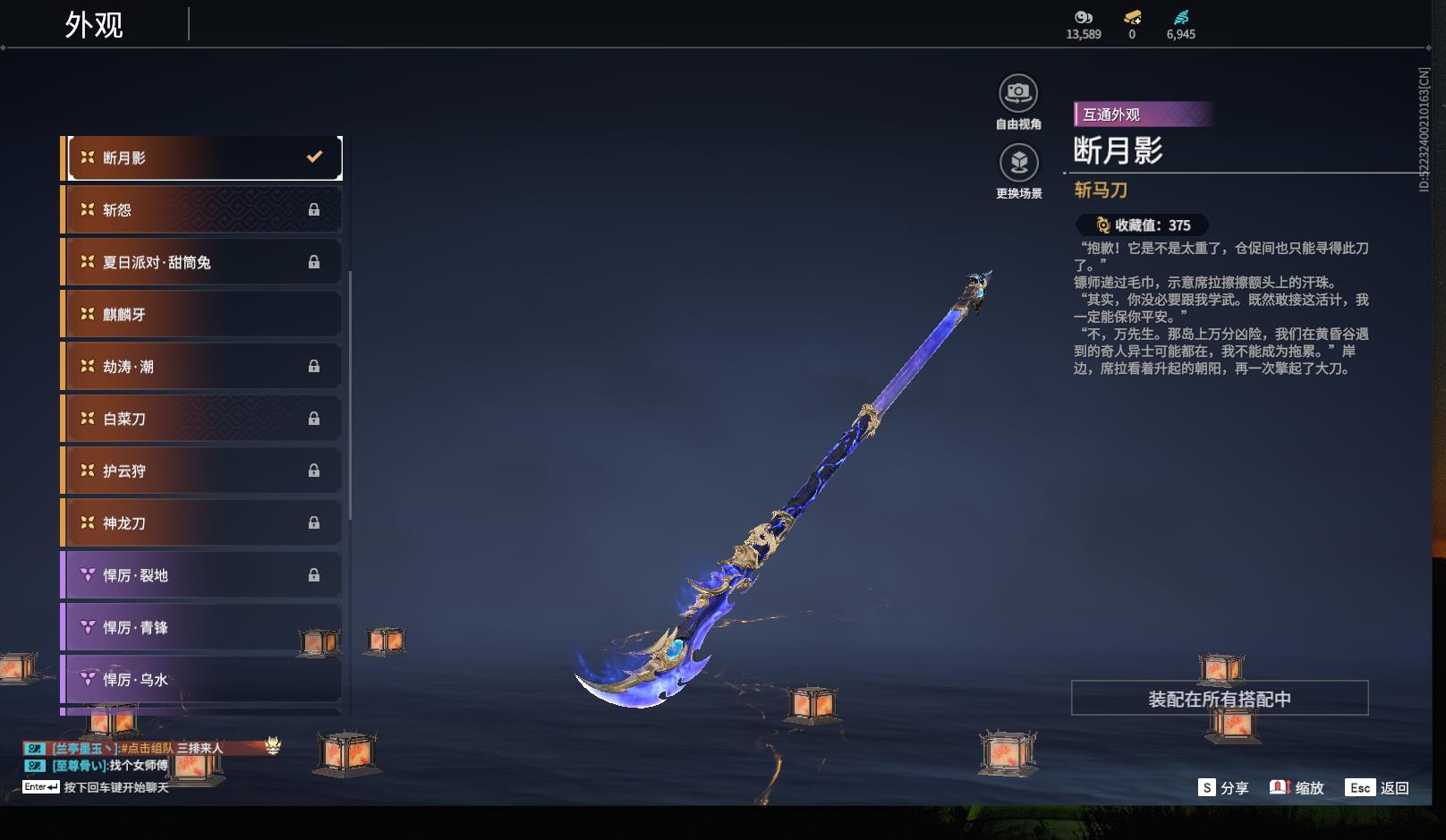Pick the 麒麟牙 weapon skin
Viewport: 1446px width, 840px height.
204,314
